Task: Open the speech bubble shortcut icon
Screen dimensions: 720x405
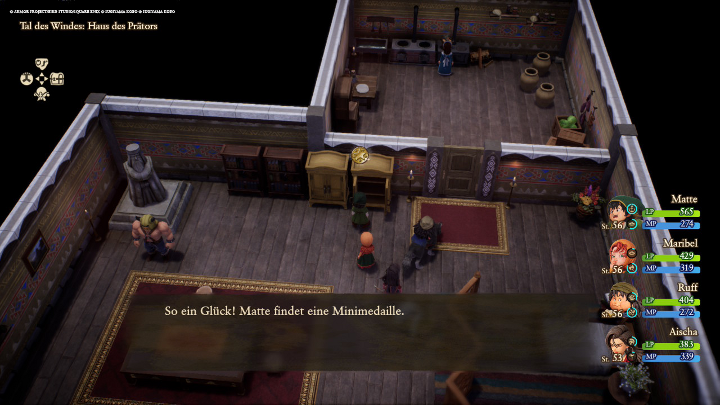Action: (x=42, y=63)
